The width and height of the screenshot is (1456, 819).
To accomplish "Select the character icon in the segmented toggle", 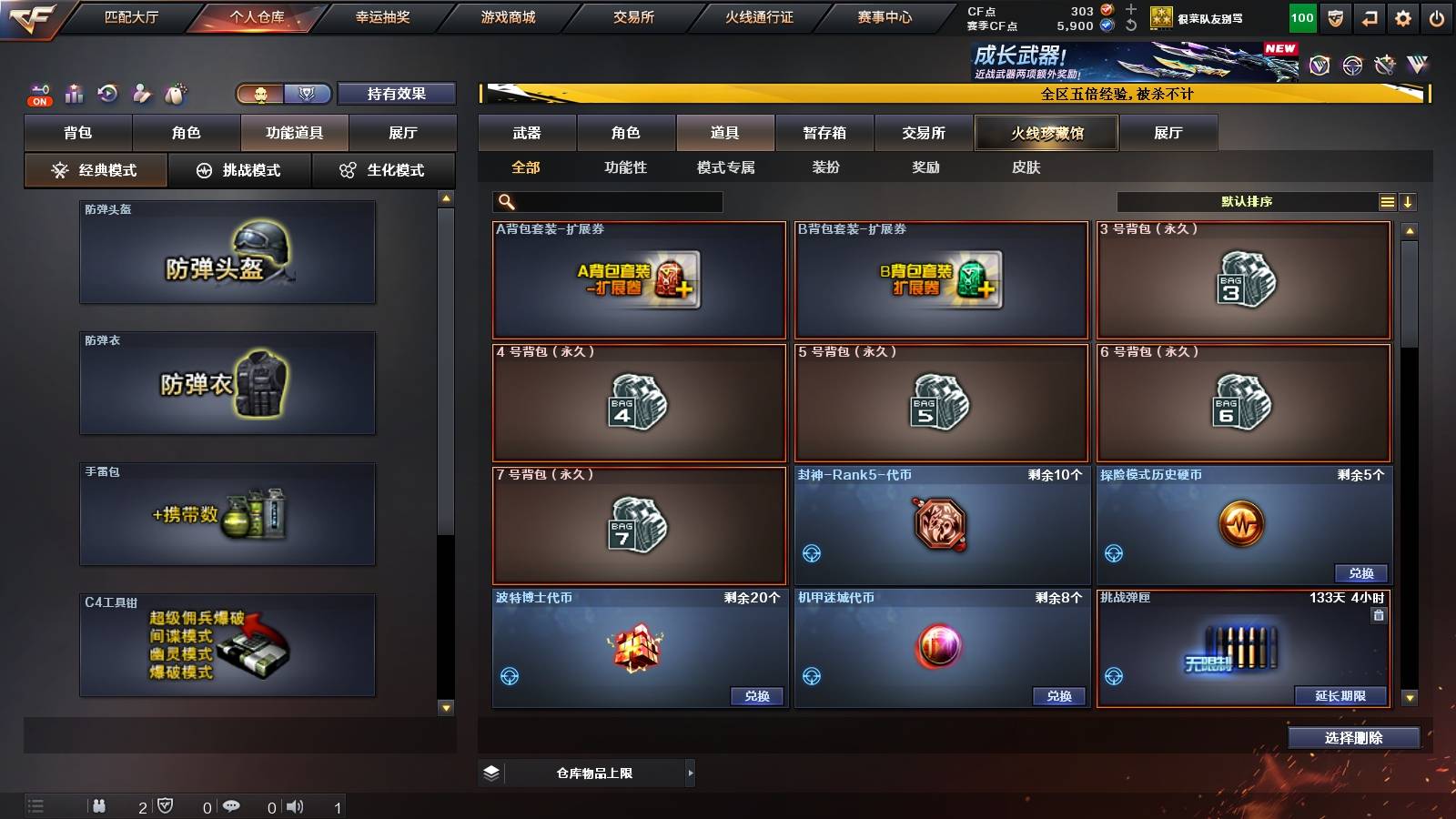I will pyautogui.click(x=258, y=94).
